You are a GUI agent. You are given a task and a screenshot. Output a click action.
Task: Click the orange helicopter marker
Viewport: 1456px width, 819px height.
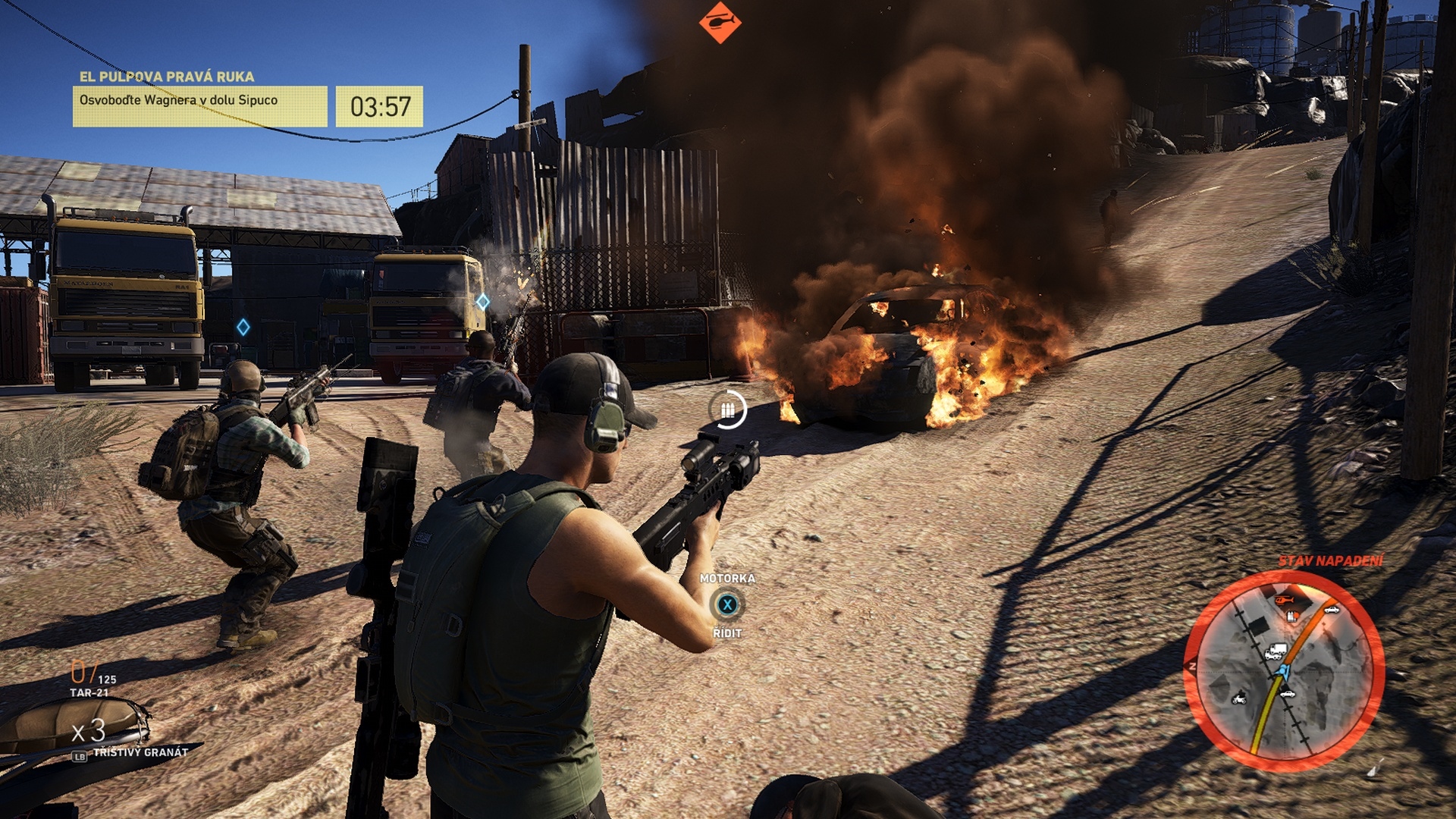pyautogui.click(x=720, y=22)
